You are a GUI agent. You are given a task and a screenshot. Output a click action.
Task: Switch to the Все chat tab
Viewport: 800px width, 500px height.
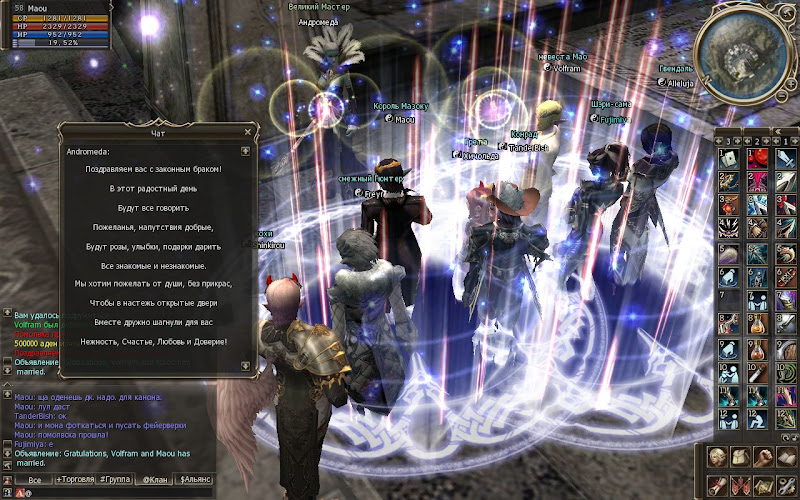point(34,480)
